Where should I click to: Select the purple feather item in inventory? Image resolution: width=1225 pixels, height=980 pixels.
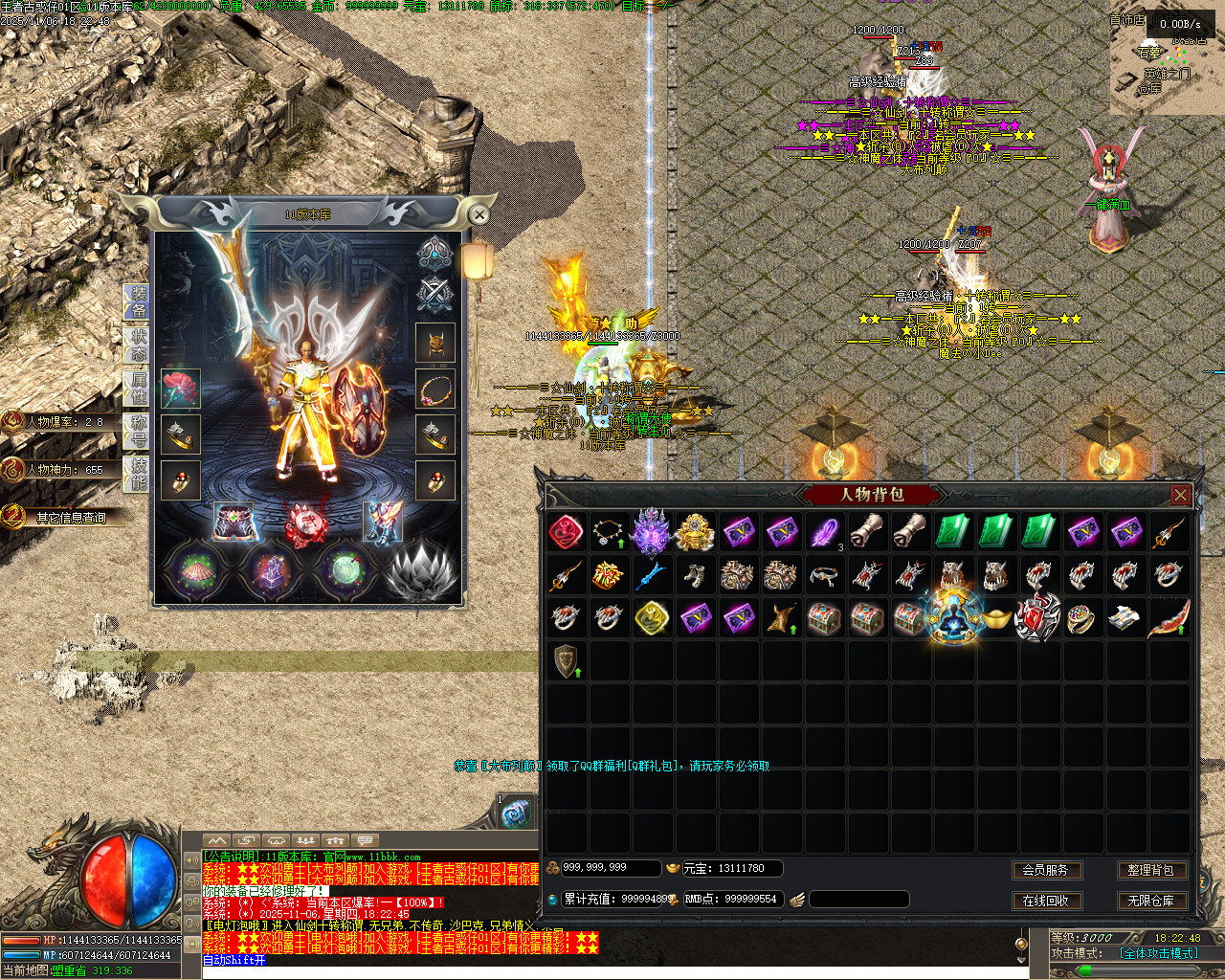coord(824,532)
